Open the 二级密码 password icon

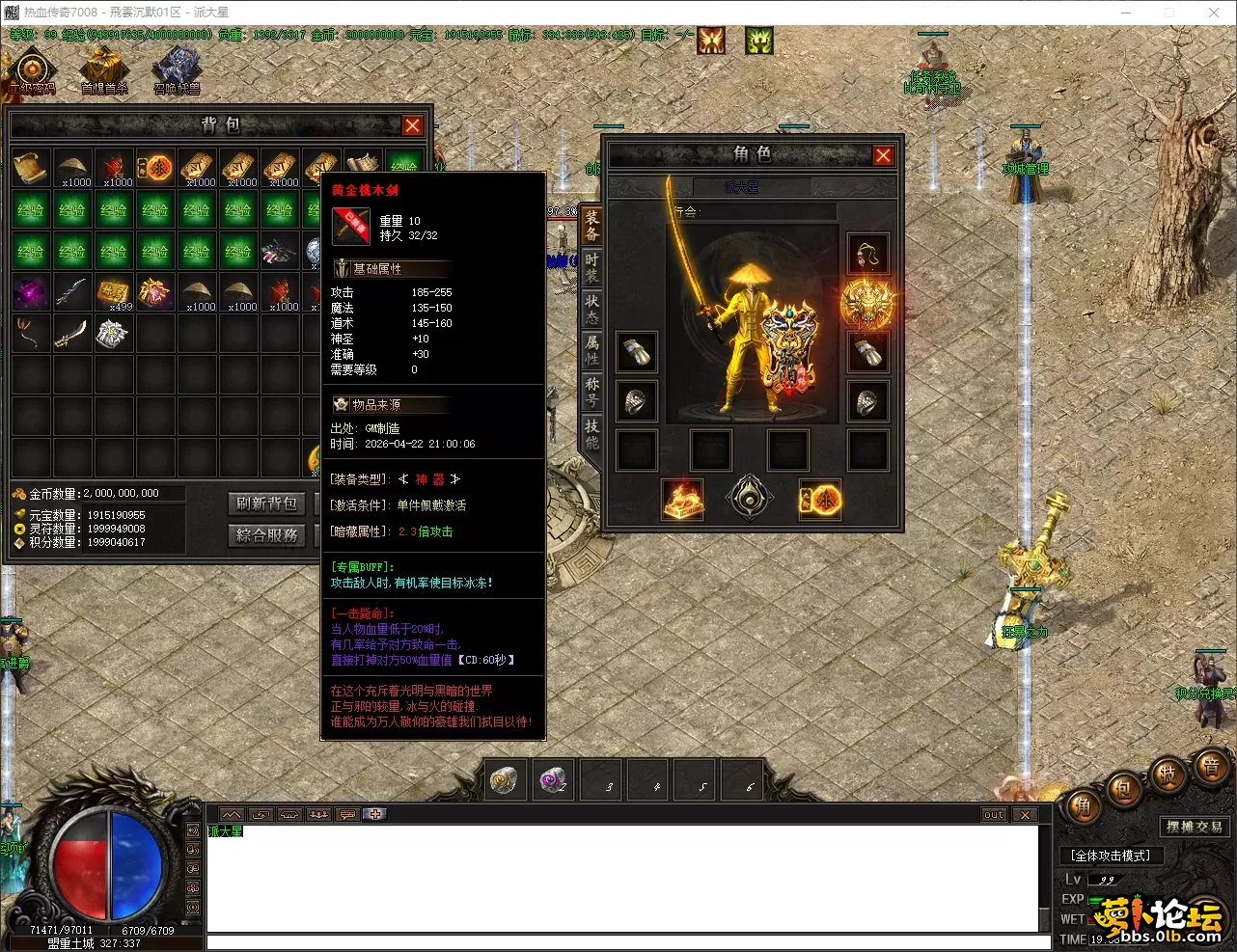[x=32, y=71]
